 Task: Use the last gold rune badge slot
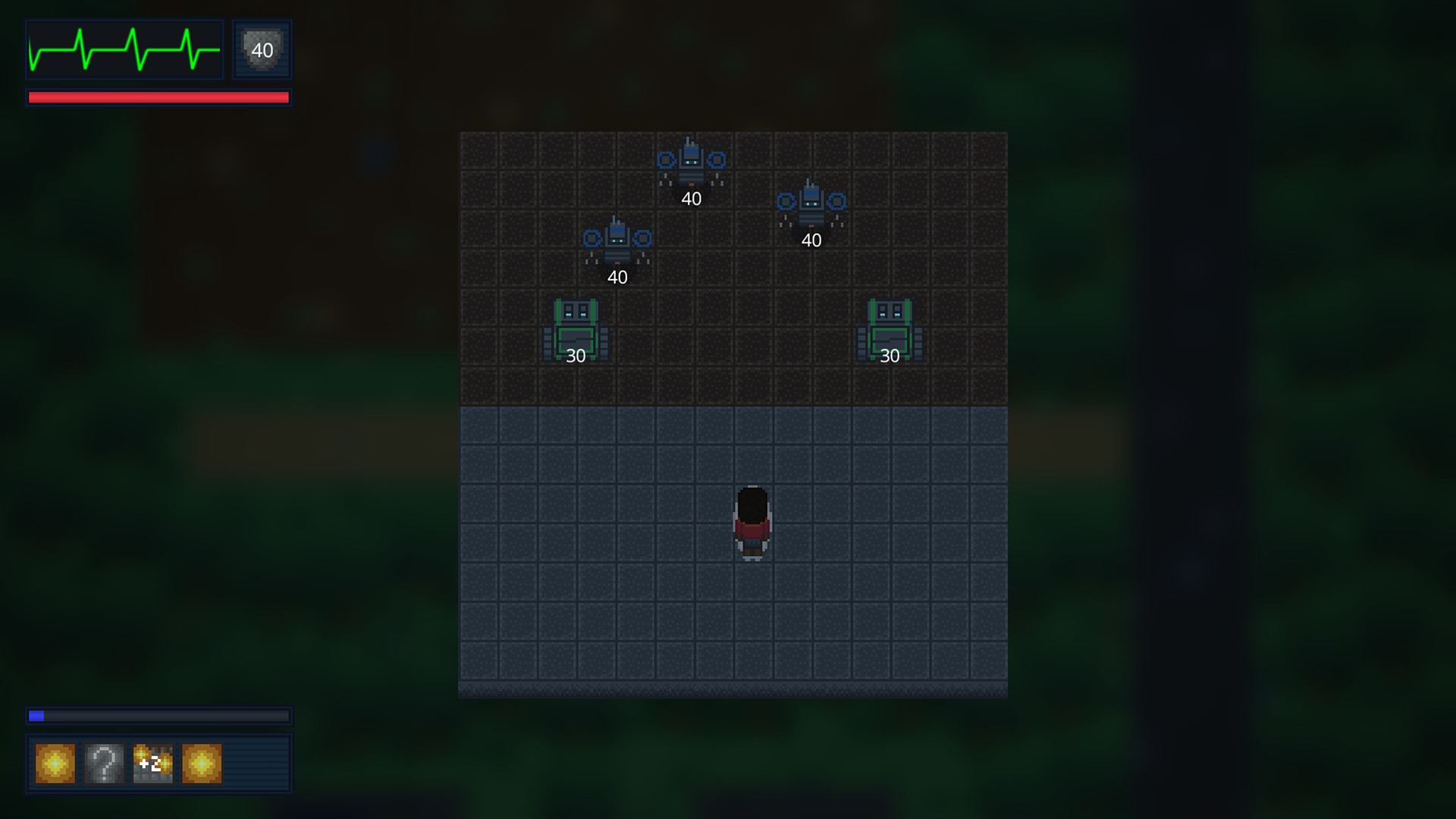pyautogui.click(x=200, y=763)
